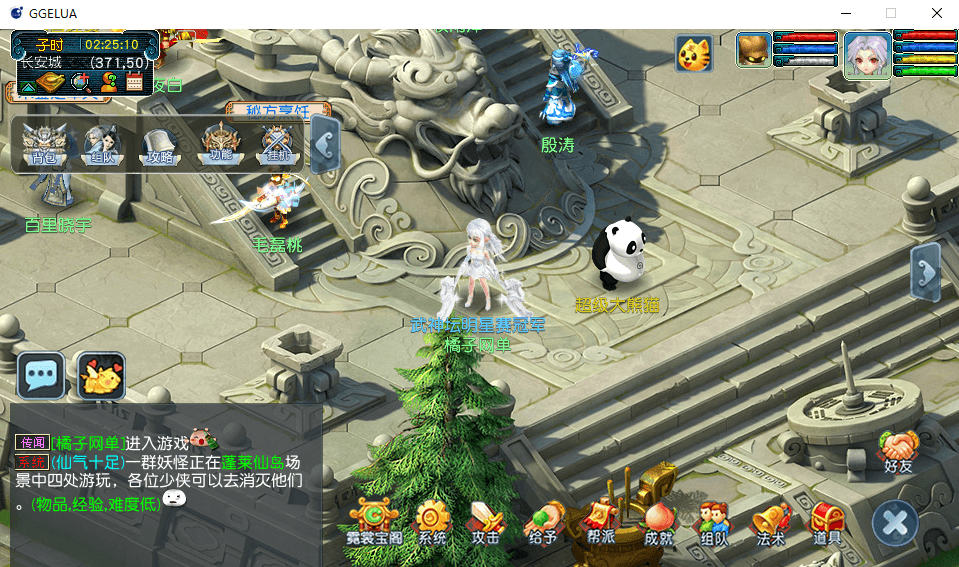Image resolution: width=959 pixels, height=567 pixels.
Task: Collapse the shortcut bar with left arrow
Action: pyautogui.click(x=324, y=144)
